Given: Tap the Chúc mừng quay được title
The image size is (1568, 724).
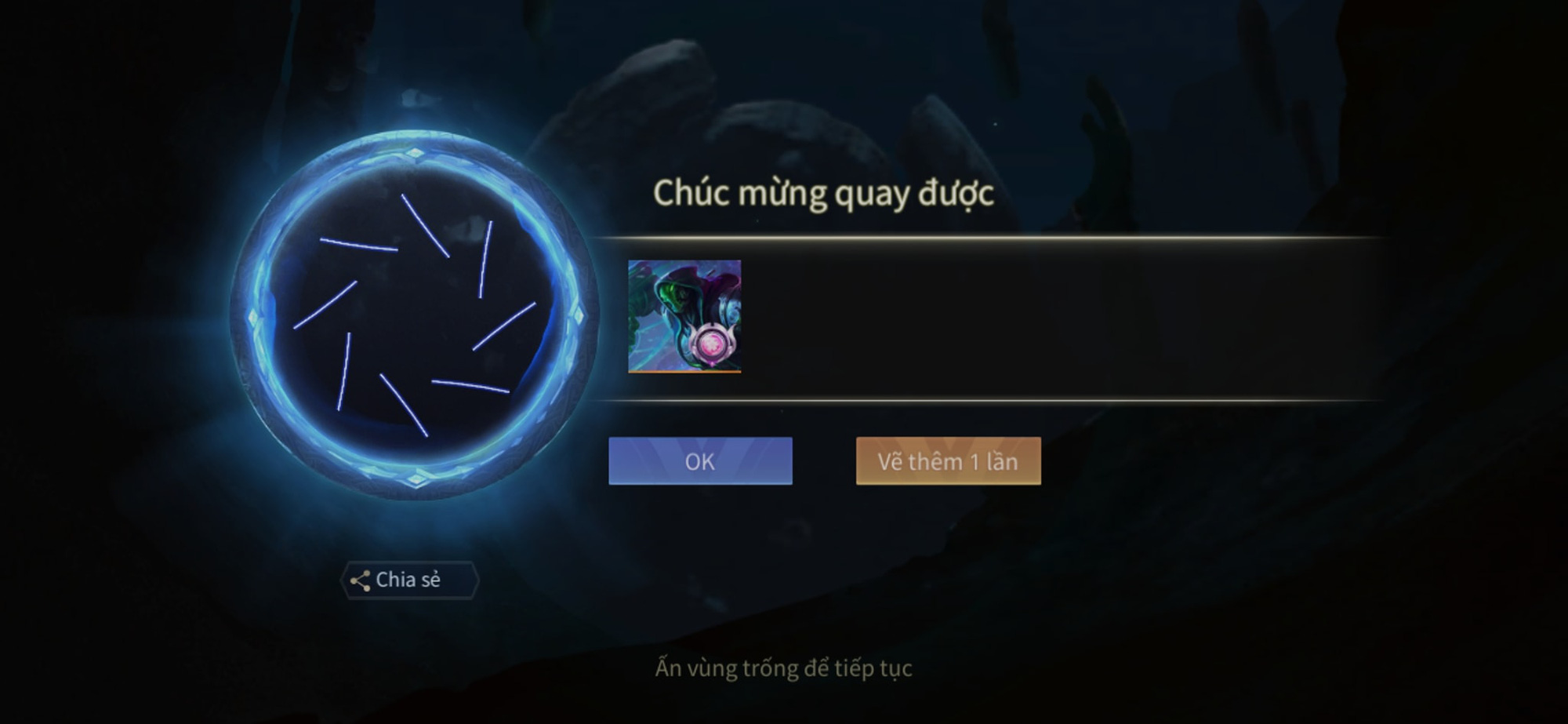Looking at the screenshot, I should (823, 192).
